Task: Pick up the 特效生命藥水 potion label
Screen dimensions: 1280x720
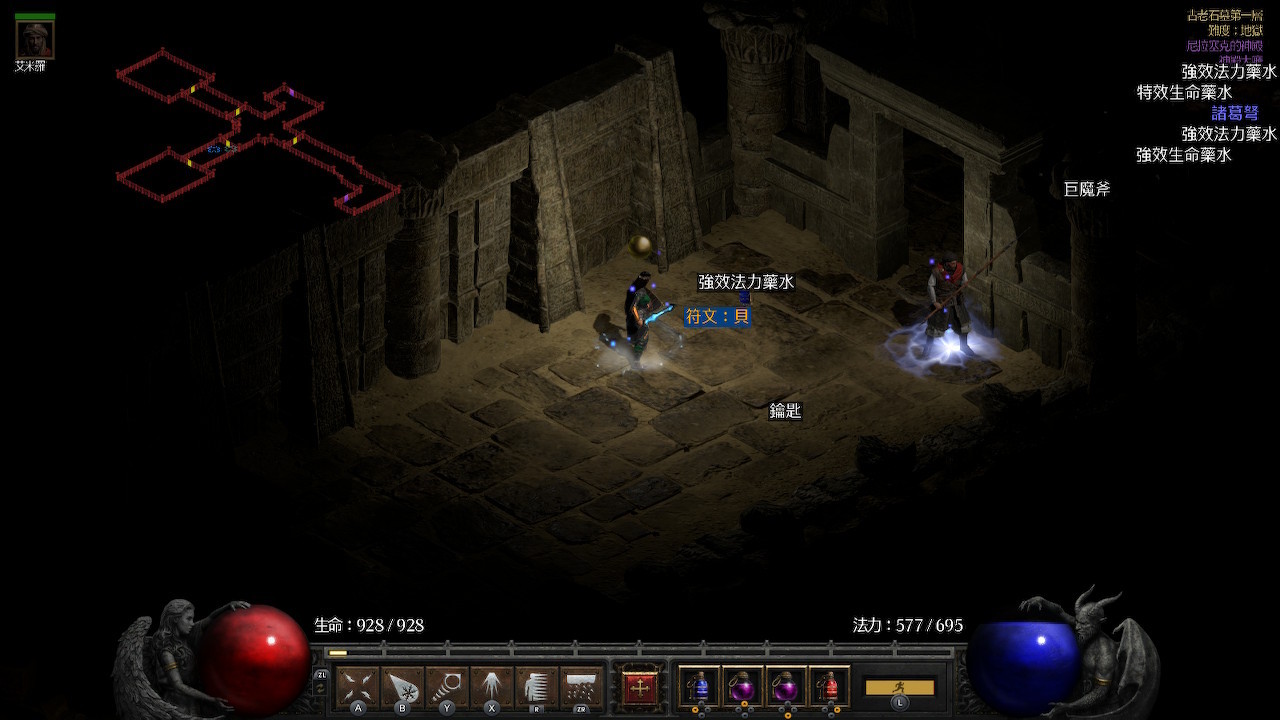Action: click(1184, 92)
